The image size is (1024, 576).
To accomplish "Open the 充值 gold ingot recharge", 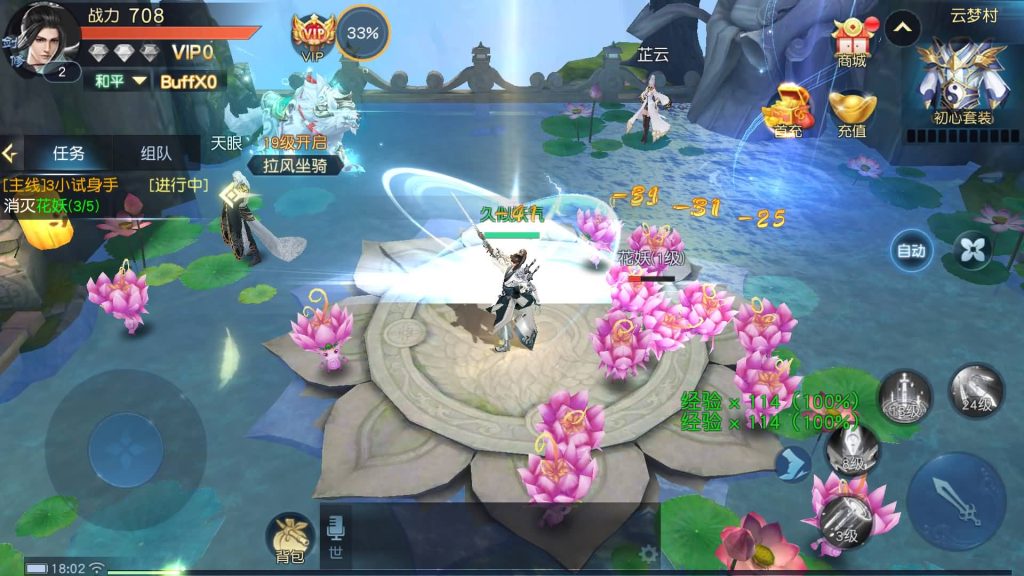I will pos(851,112).
